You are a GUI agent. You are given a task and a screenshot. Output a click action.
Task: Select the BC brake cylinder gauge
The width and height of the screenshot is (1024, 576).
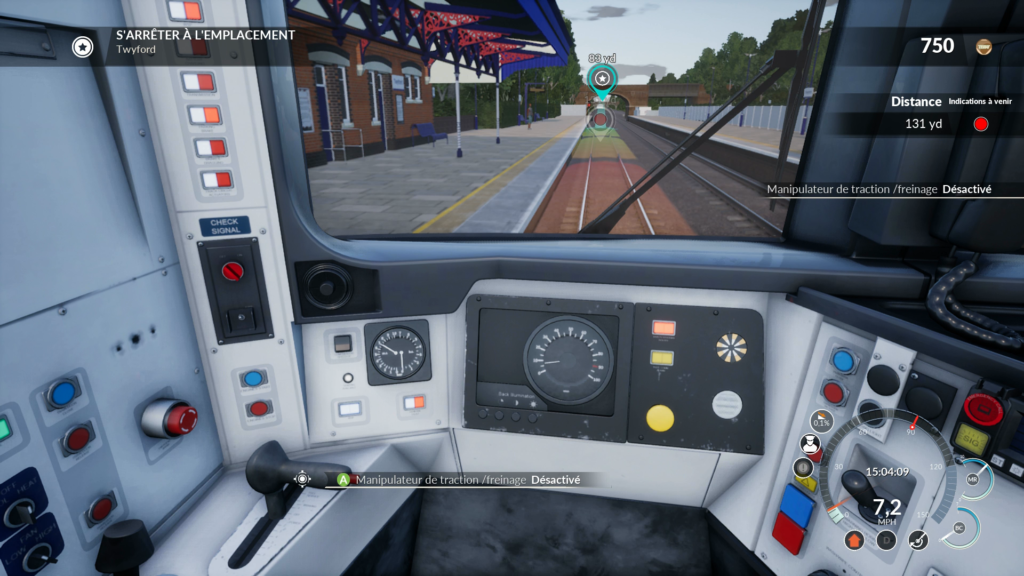(x=960, y=526)
